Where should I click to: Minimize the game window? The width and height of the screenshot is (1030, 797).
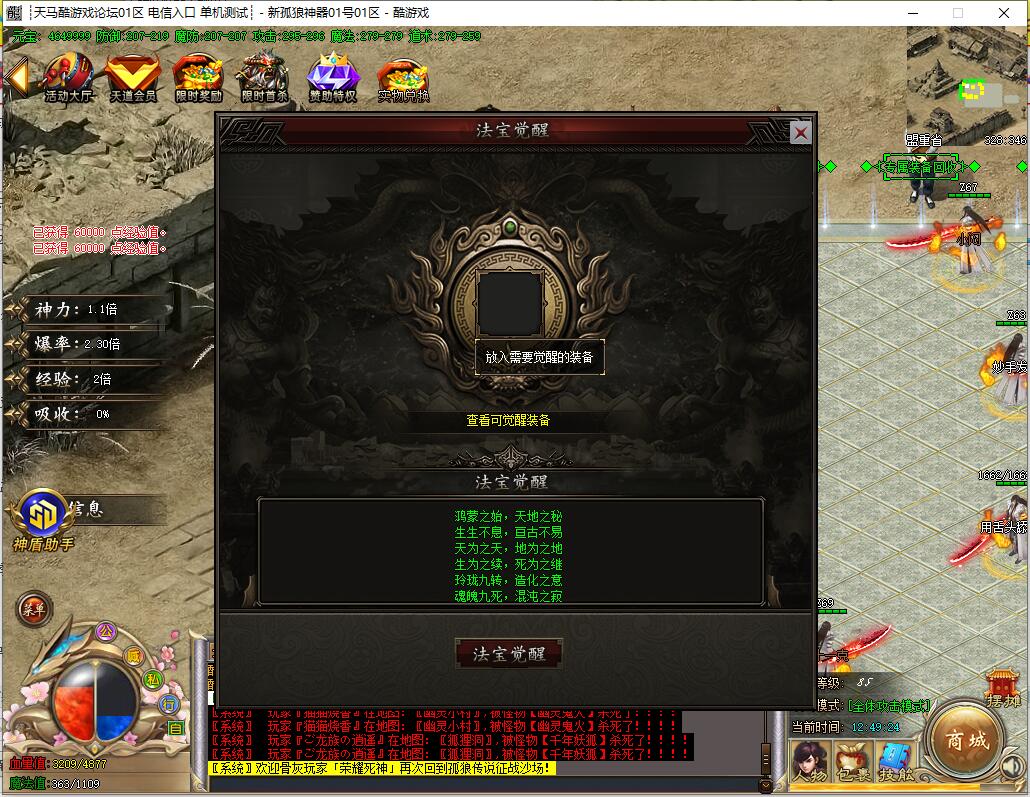click(911, 13)
